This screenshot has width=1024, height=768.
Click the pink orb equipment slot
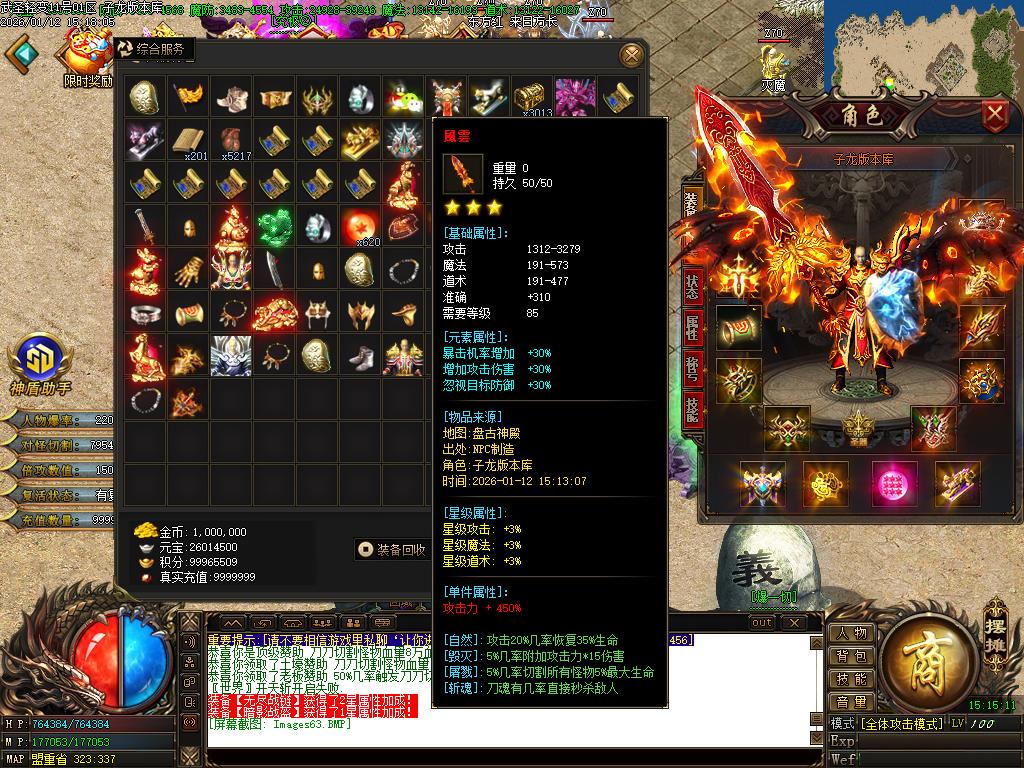(893, 483)
